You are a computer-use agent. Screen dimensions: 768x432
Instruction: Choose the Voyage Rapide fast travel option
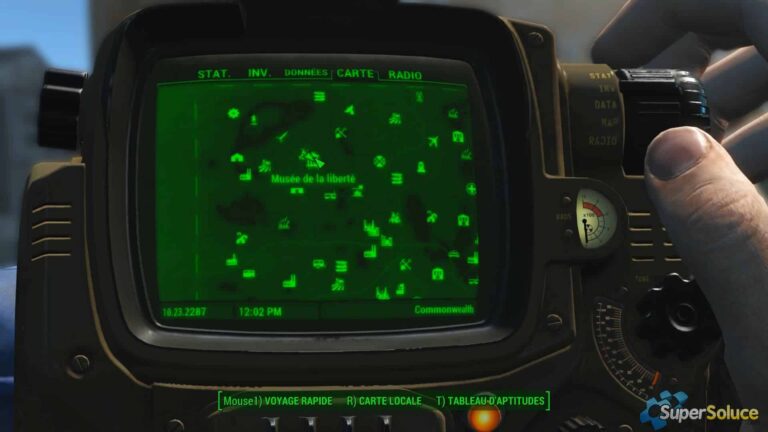pos(279,401)
